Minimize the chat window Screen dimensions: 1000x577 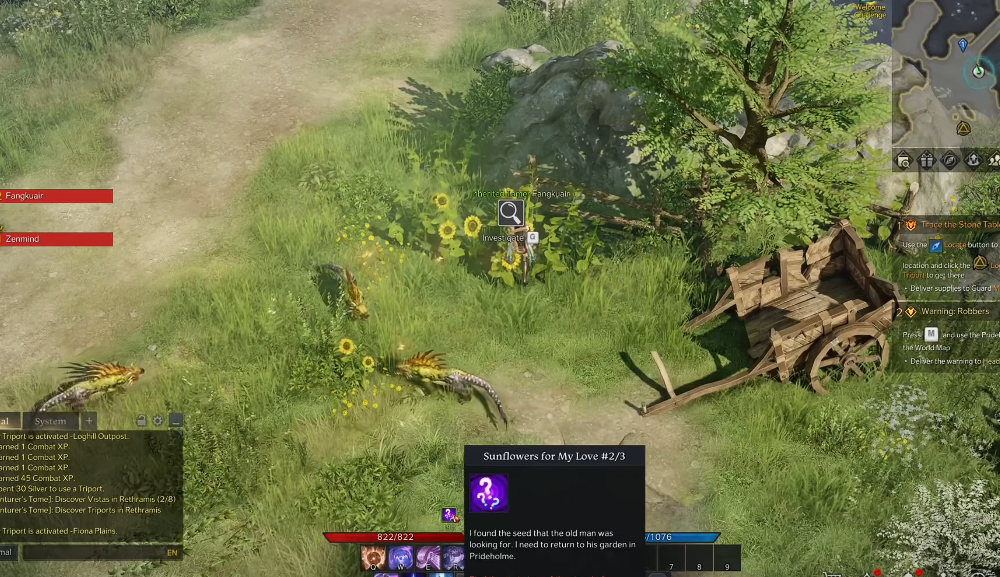click(x=175, y=421)
